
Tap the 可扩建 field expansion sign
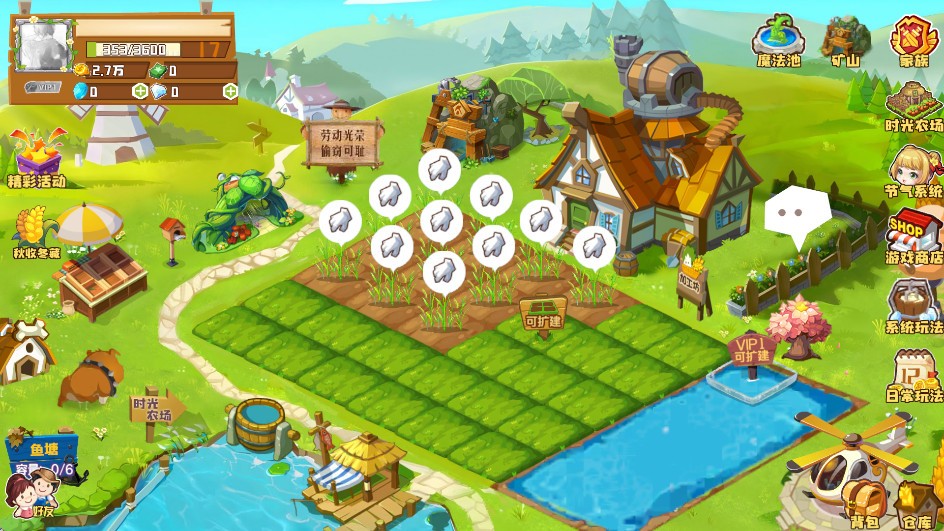tap(544, 316)
